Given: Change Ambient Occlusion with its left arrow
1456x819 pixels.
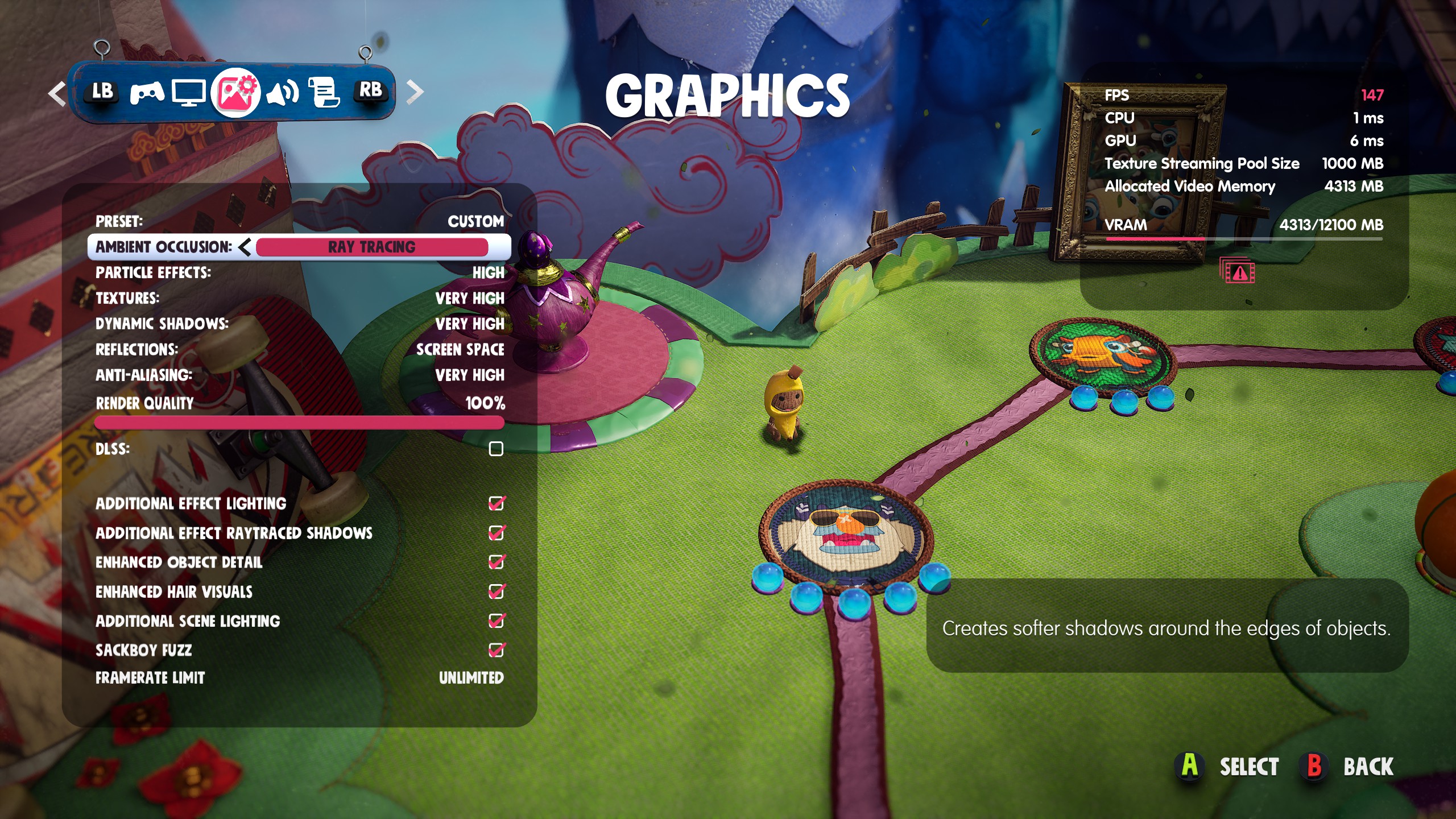Looking at the screenshot, I should [245, 247].
